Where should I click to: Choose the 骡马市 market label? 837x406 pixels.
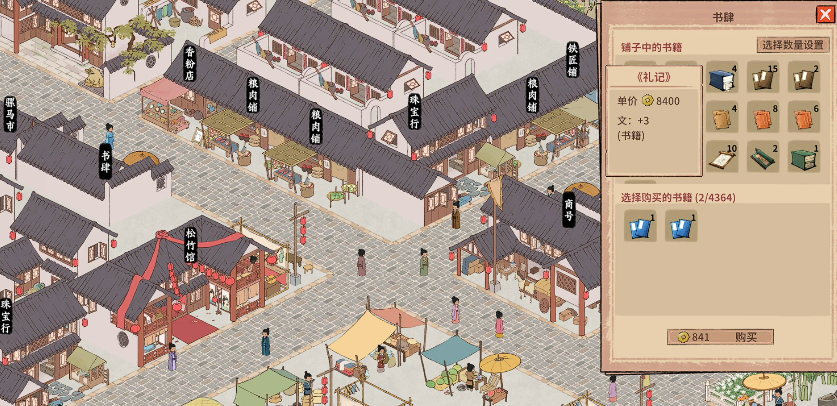point(10,114)
